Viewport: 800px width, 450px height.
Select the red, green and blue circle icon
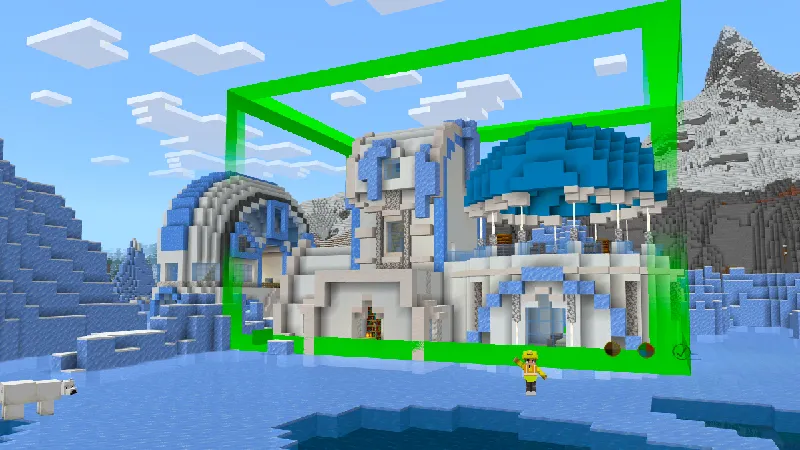[x=646, y=350]
